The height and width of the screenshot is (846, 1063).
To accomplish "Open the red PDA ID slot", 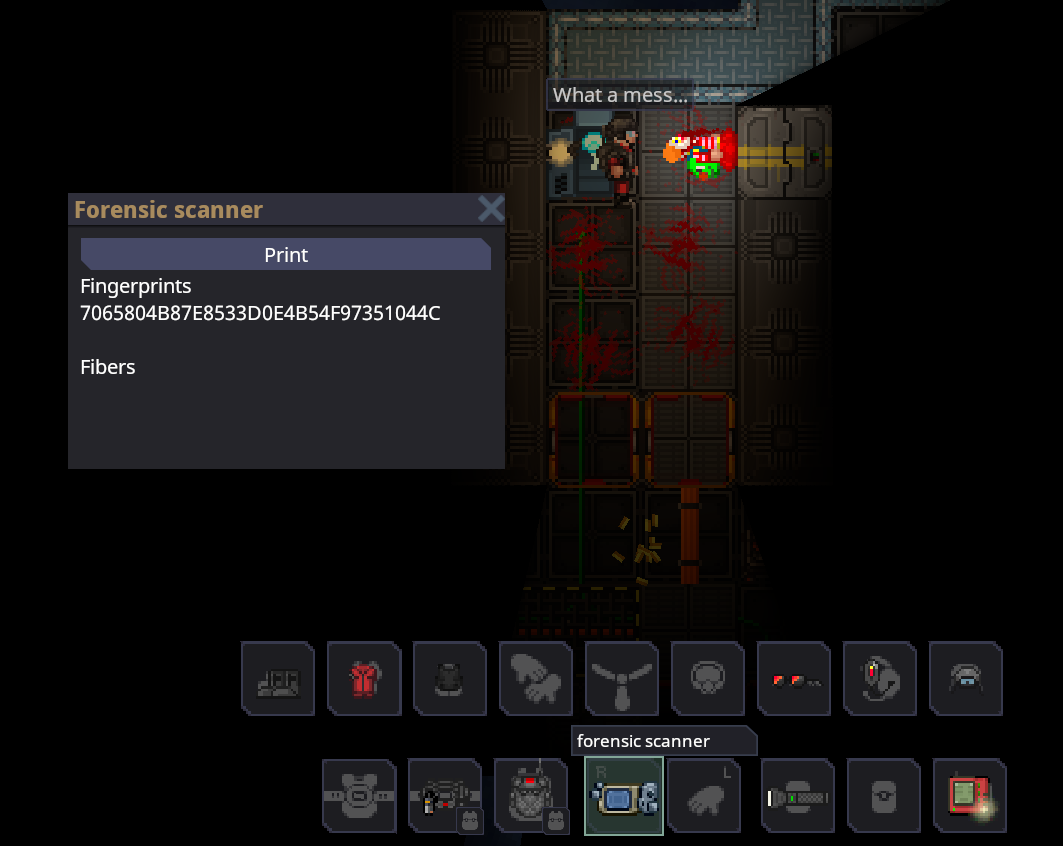I will (x=970, y=796).
